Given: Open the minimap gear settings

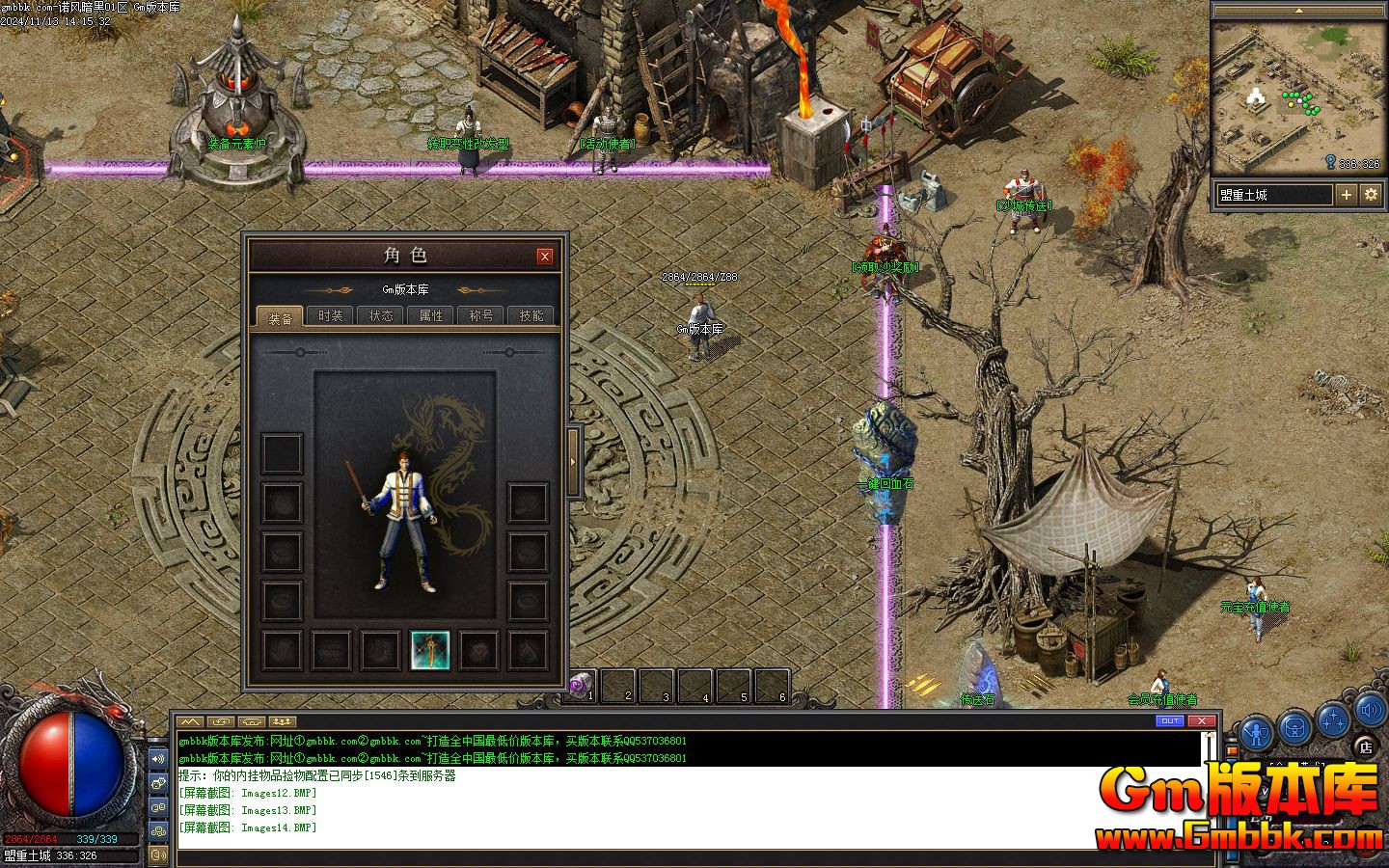Looking at the screenshot, I should (1371, 195).
